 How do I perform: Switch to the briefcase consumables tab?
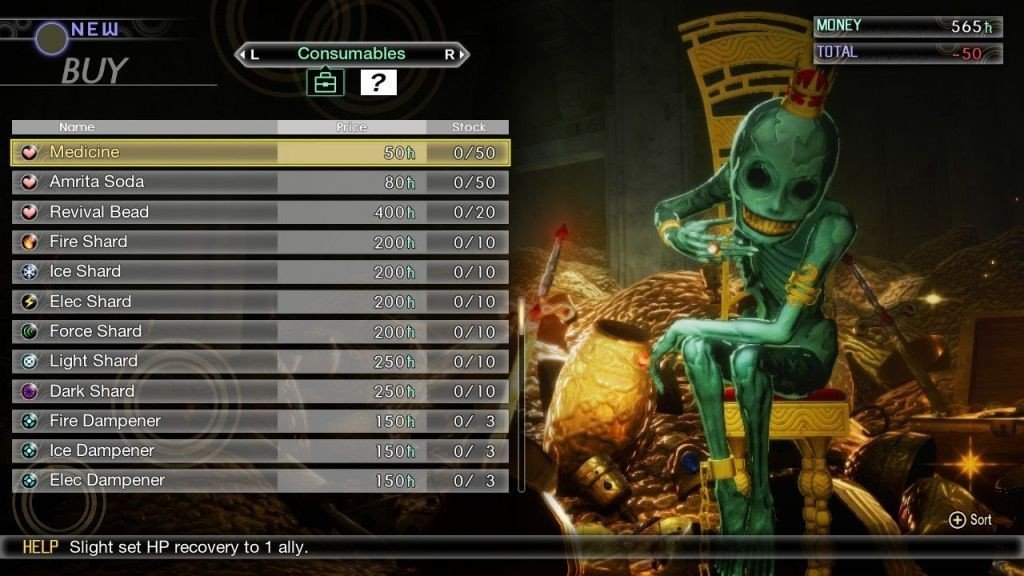tap(325, 83)
